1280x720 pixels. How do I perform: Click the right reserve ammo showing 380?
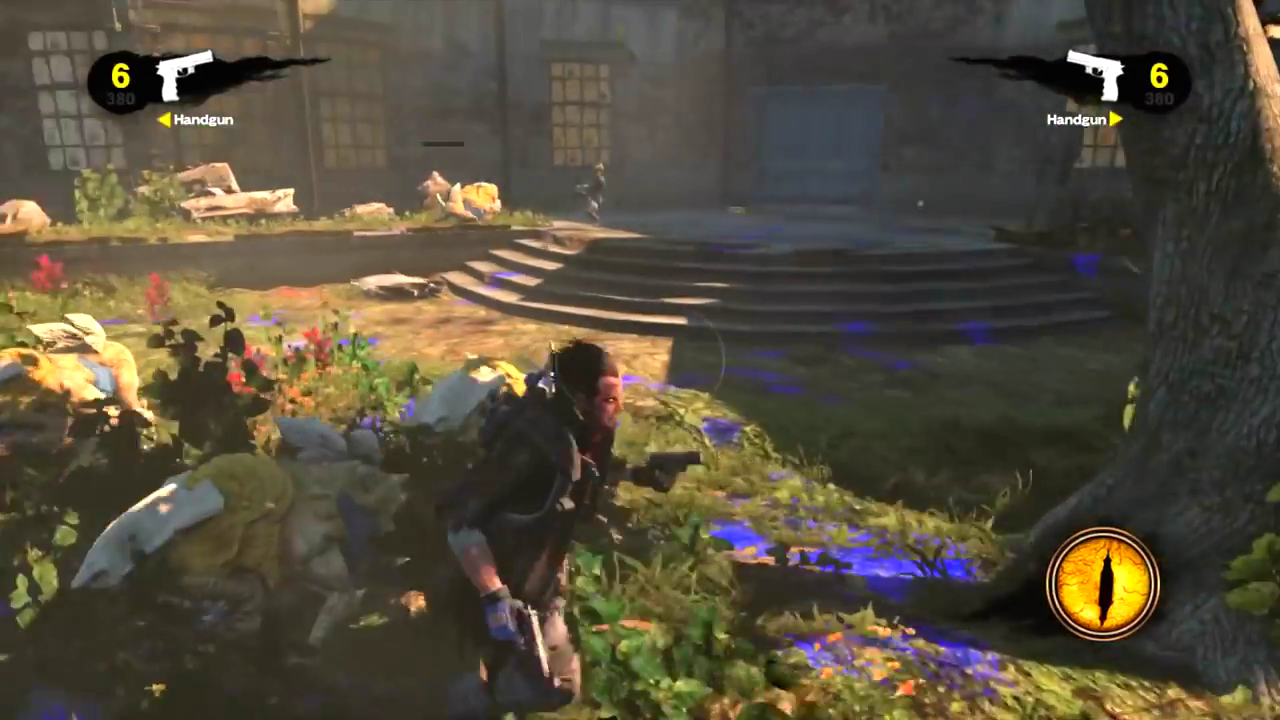1160,98
